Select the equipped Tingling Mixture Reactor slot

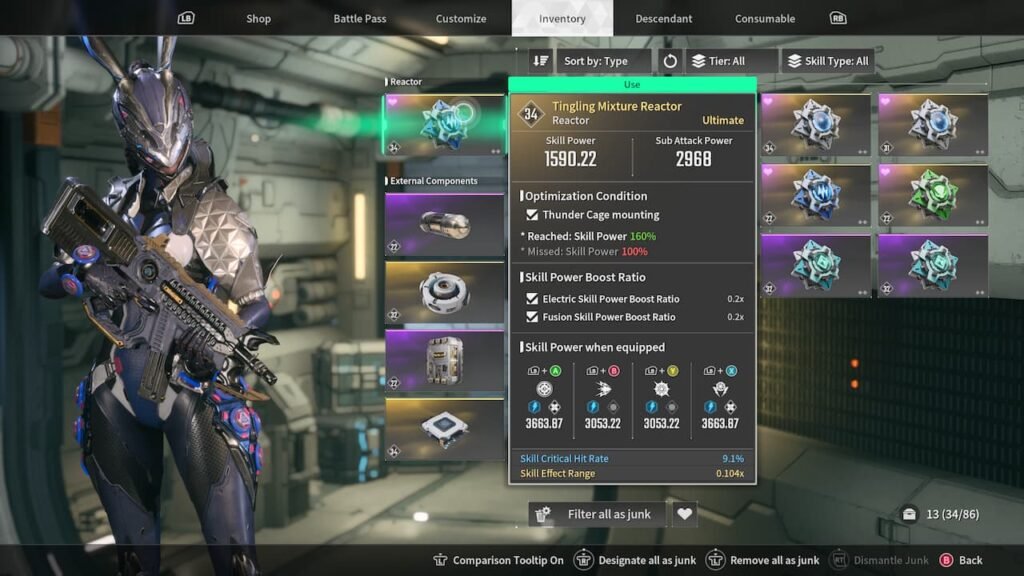click(x=445, y=126)
